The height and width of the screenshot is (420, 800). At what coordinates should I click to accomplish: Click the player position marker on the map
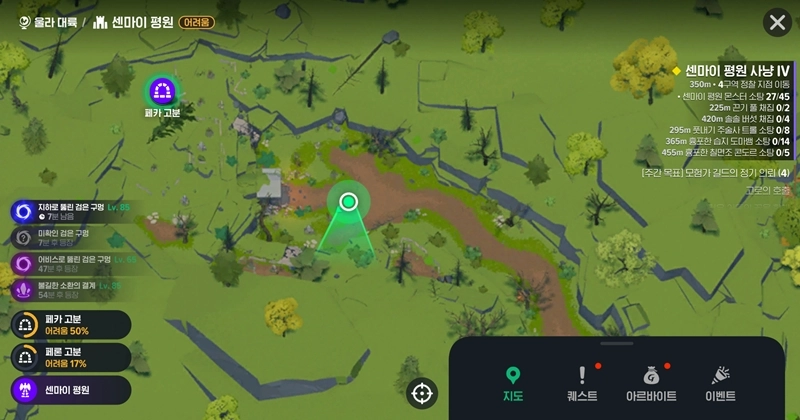(x=348, y=202)
